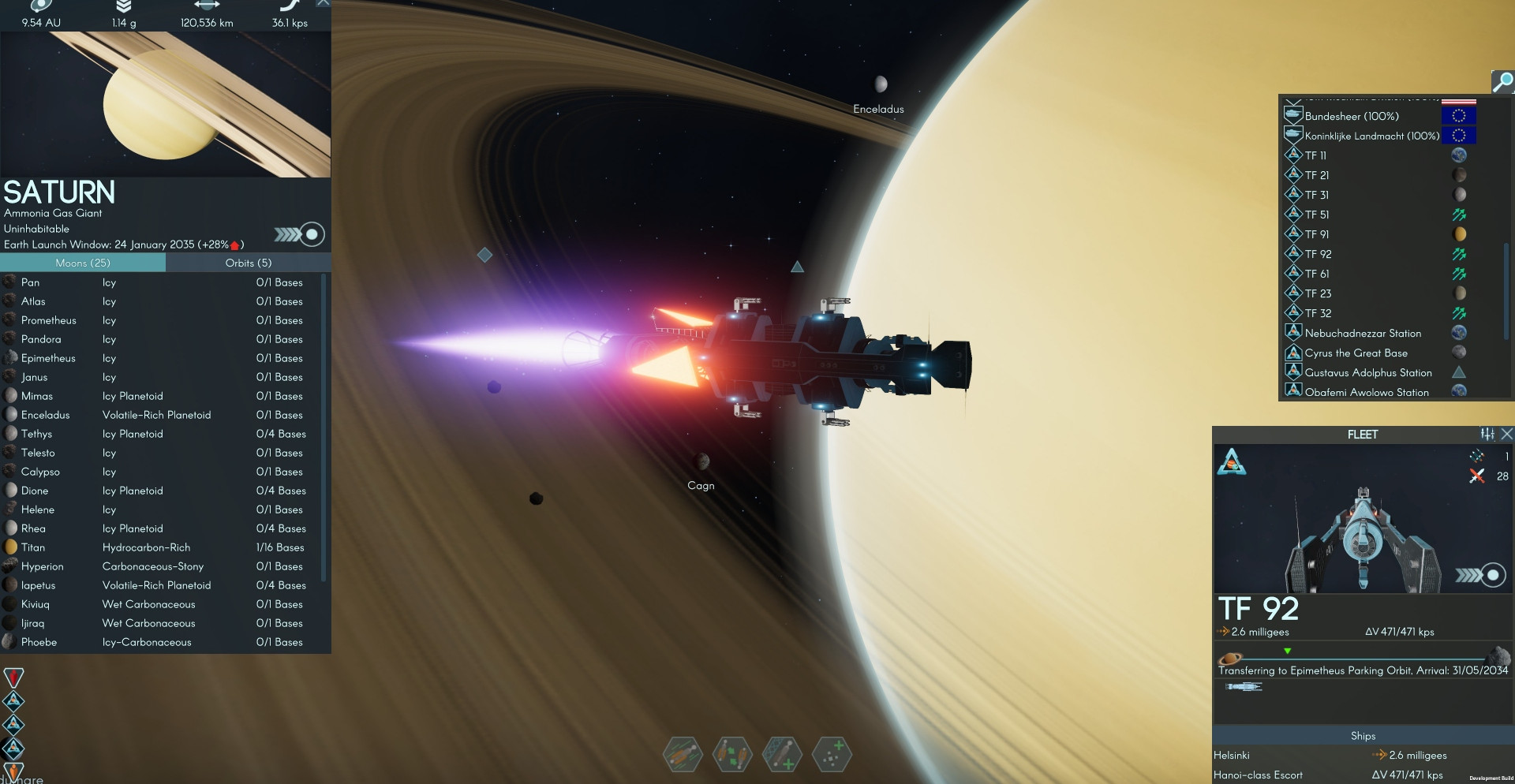
Task: Select Titan in the moons list
Action: [x=33, y=547]
